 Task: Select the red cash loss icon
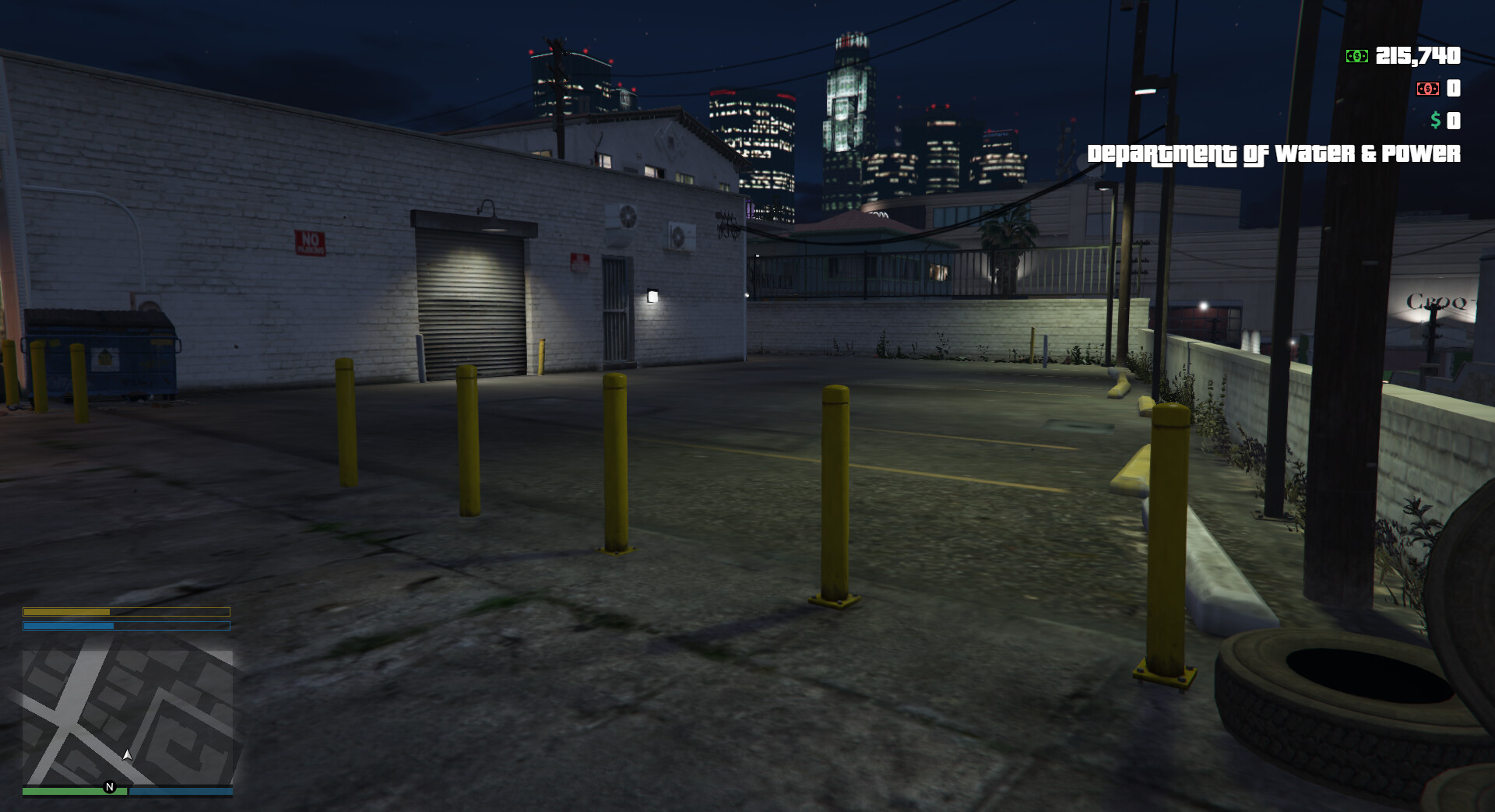[1430, 90]
